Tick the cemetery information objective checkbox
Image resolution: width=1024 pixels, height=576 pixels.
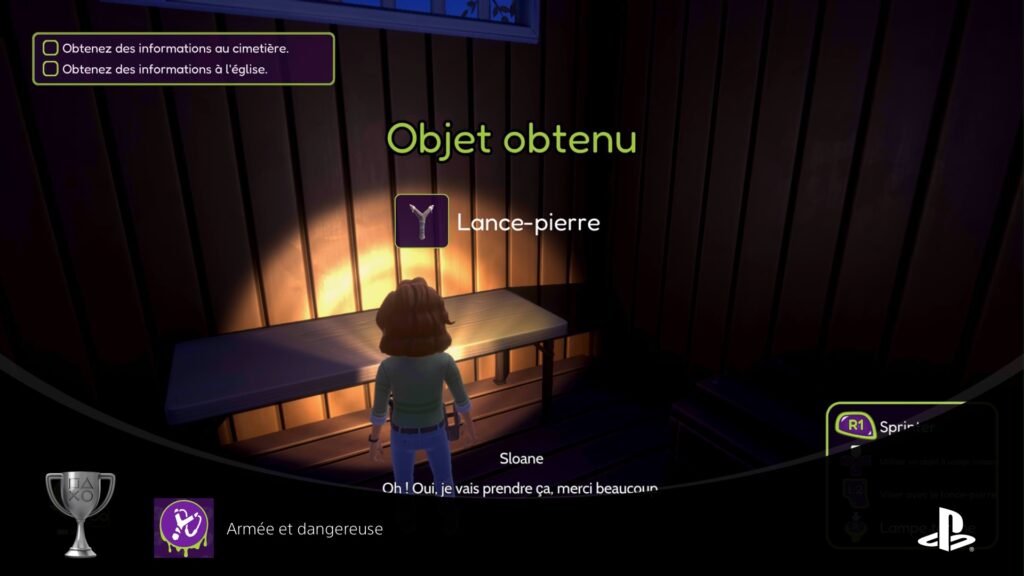[x=51, y=48]
